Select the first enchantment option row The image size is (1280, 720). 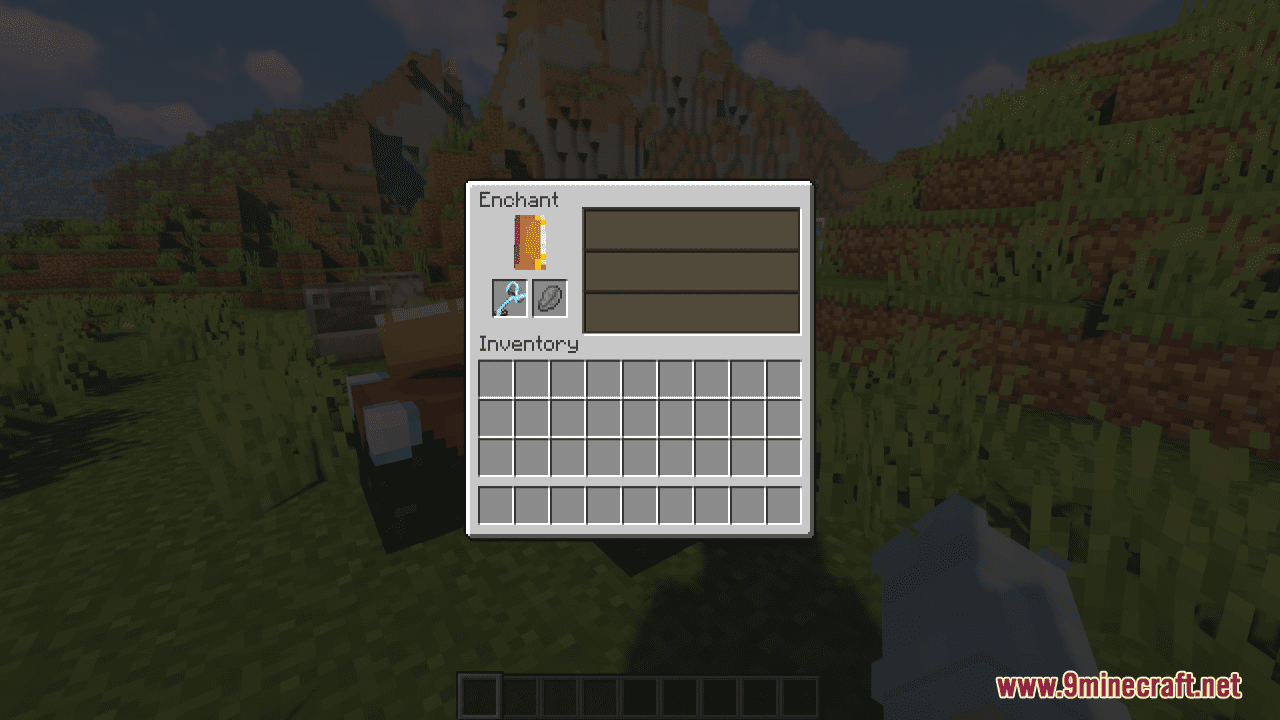point(691,230)
